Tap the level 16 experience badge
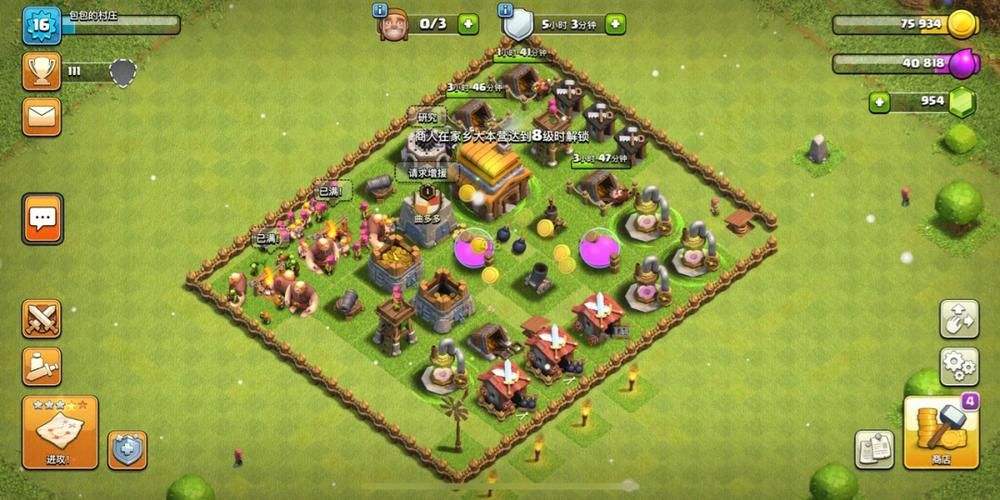 (x=42, y=25)
